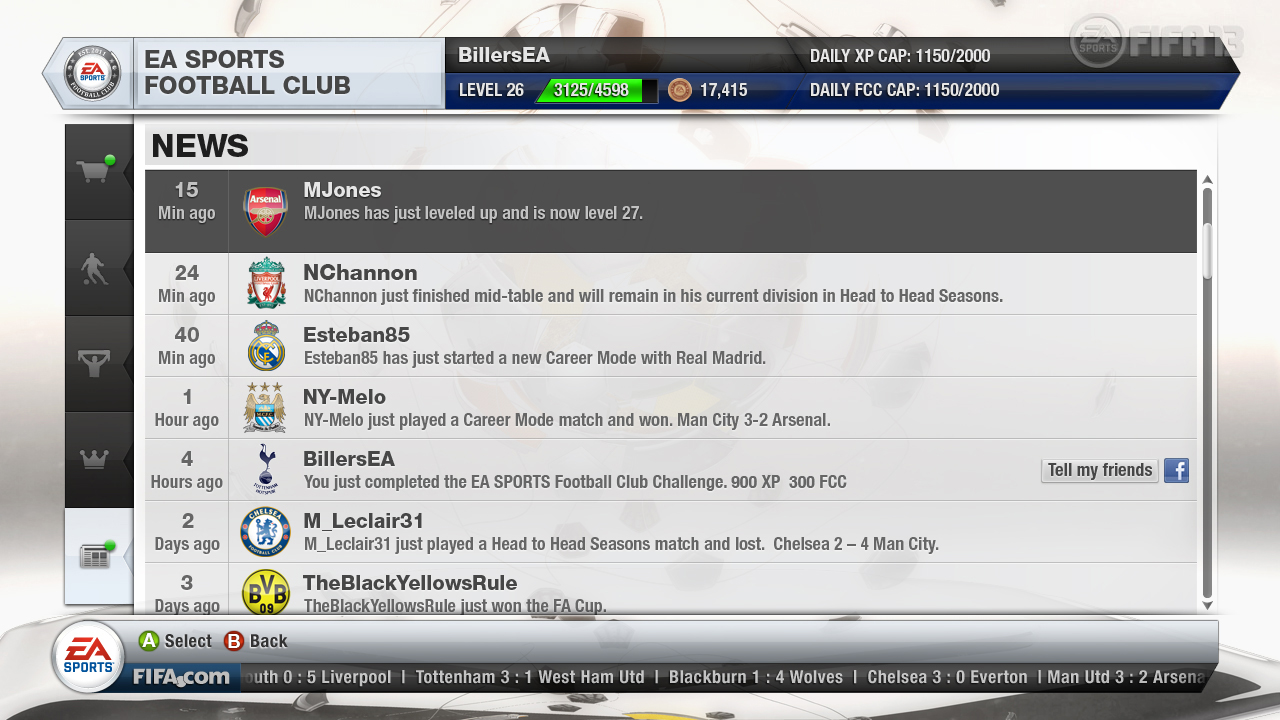Click the Arsenal crest next to MJones
The image size is (1280, 720).
(265, 210)
